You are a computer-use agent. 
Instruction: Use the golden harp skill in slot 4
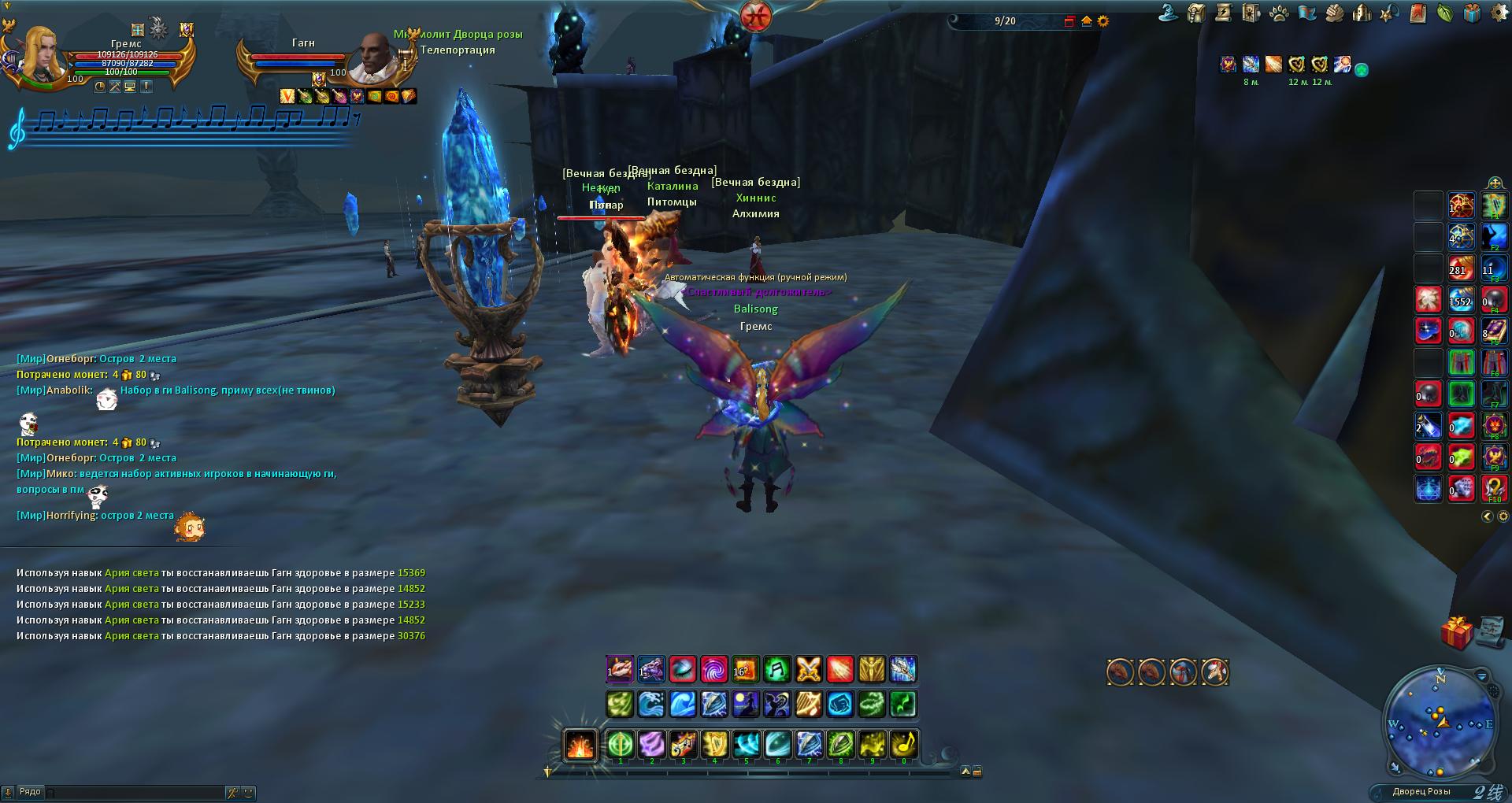click(x=714, y=744)
